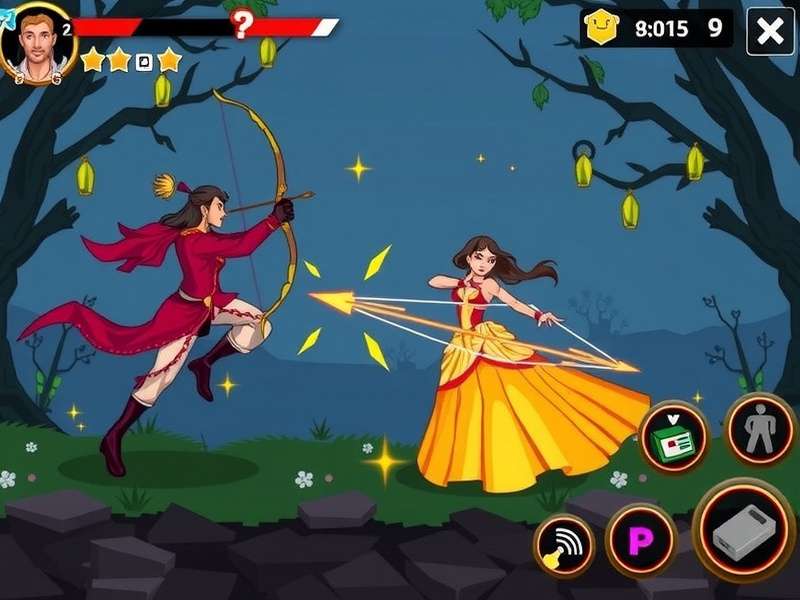Open the green ID card button
800x600 pixels.
pos(673,436)
